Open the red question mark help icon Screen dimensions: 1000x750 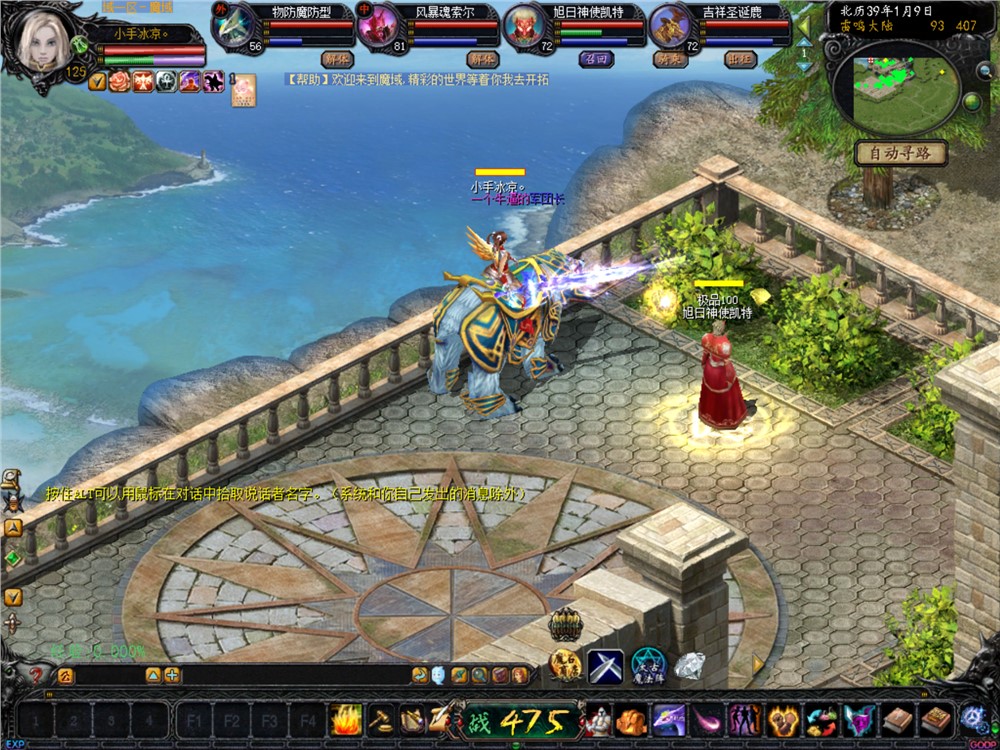click(x=37, y=675)
